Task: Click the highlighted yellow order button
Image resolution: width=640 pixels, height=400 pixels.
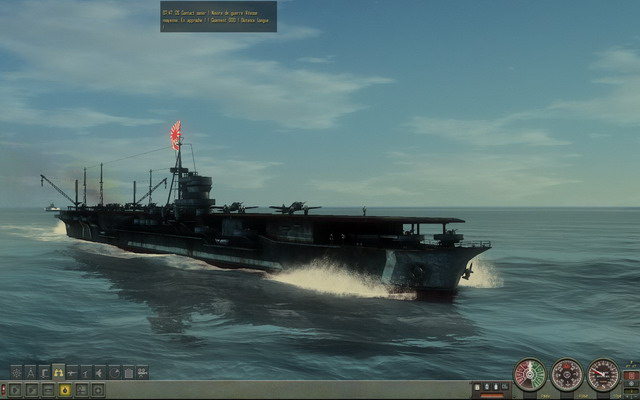Action: (65, 390)
